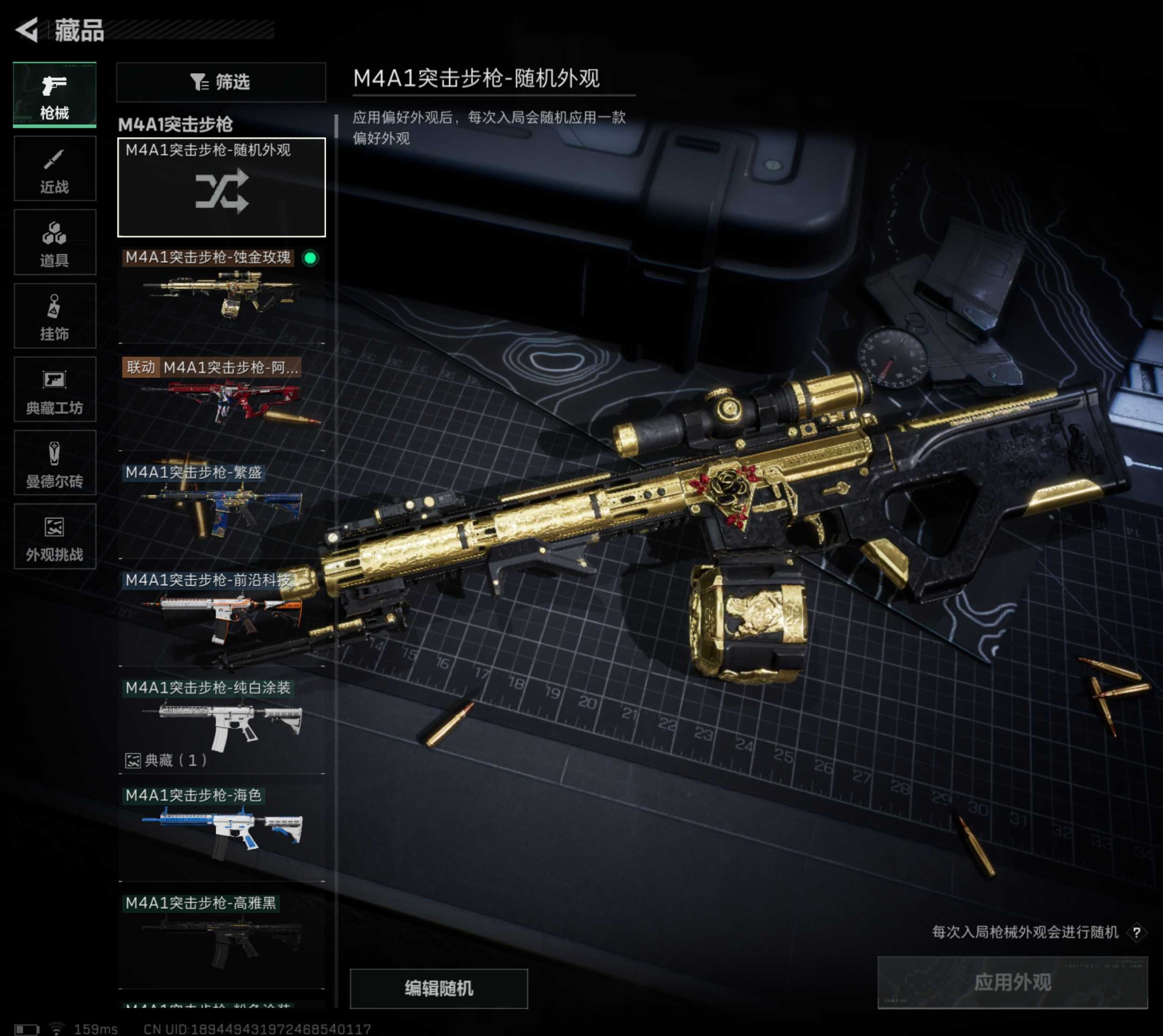Pick the 蚀金玫瑰 gold rose skin

coord(221,295)
